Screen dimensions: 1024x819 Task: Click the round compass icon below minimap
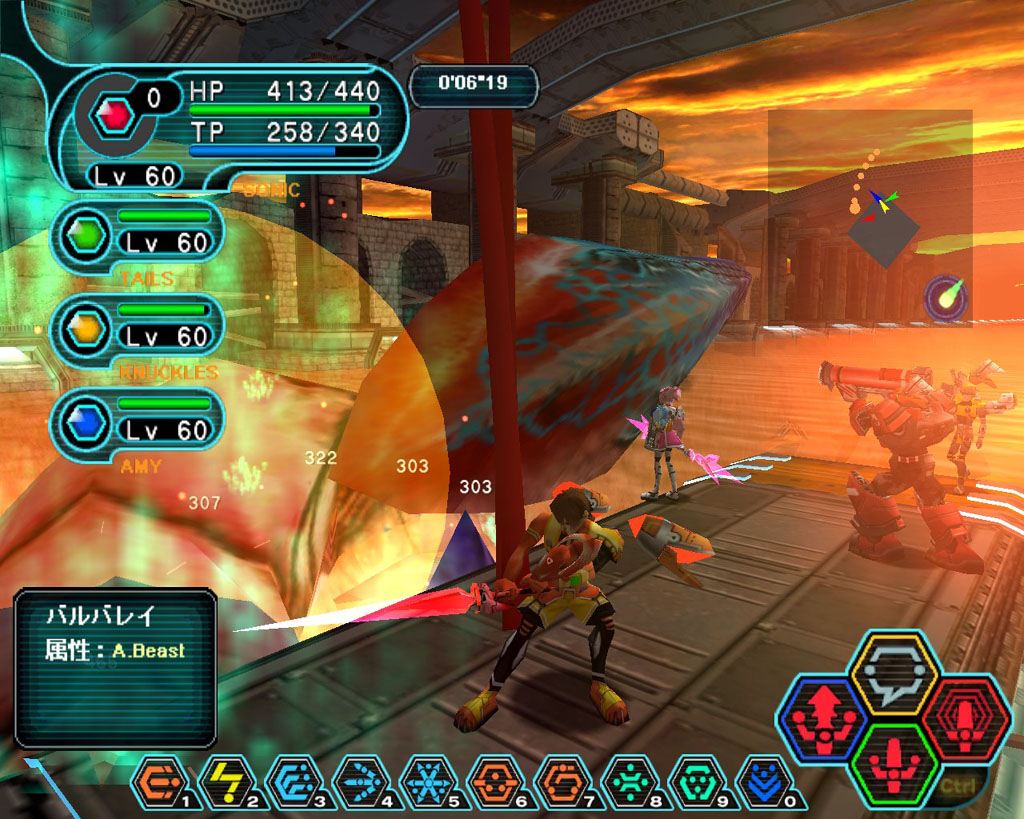944,298
